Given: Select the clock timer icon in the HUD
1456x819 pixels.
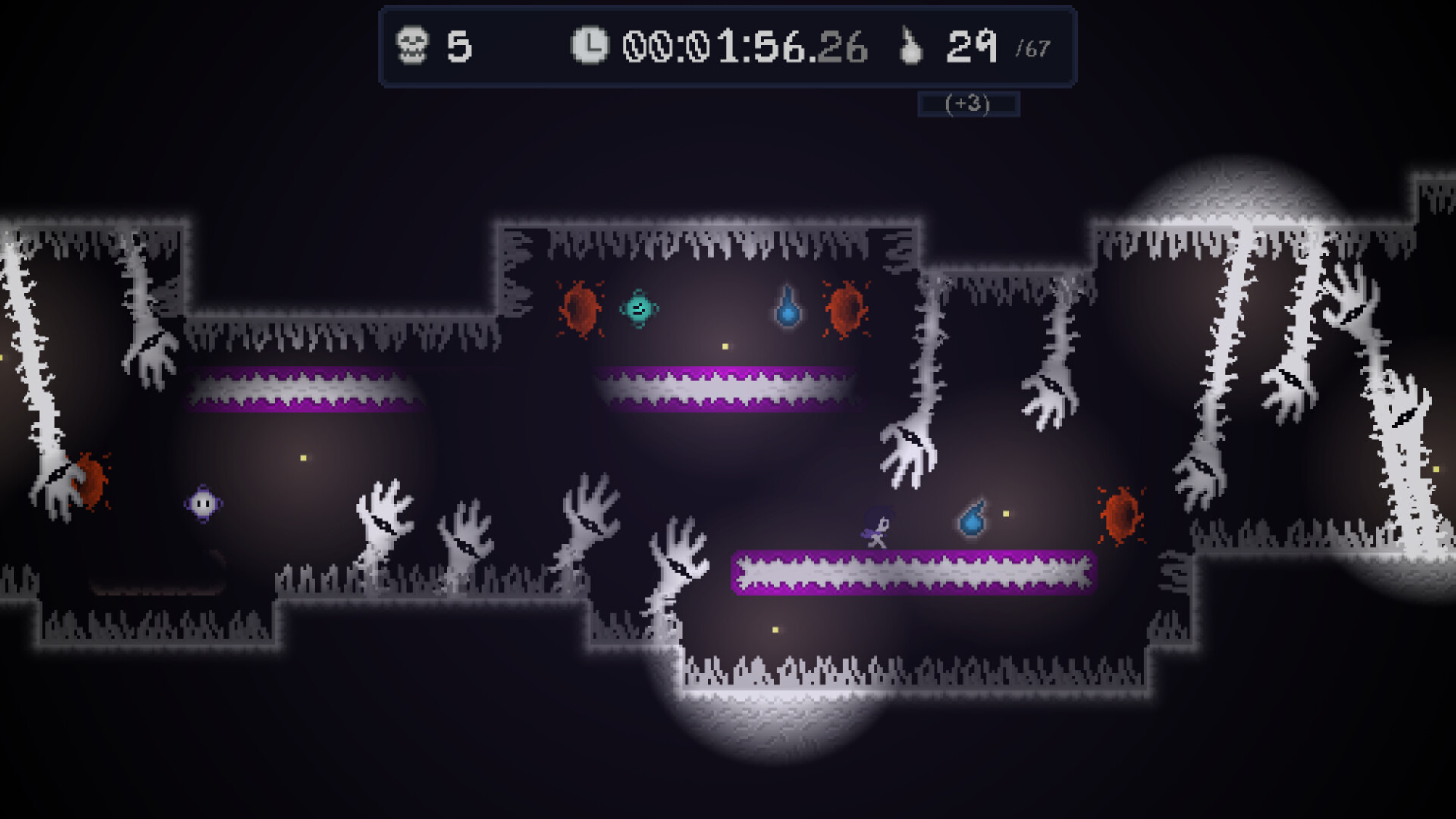Looking at the screenshot, I should tap(591, 47).
